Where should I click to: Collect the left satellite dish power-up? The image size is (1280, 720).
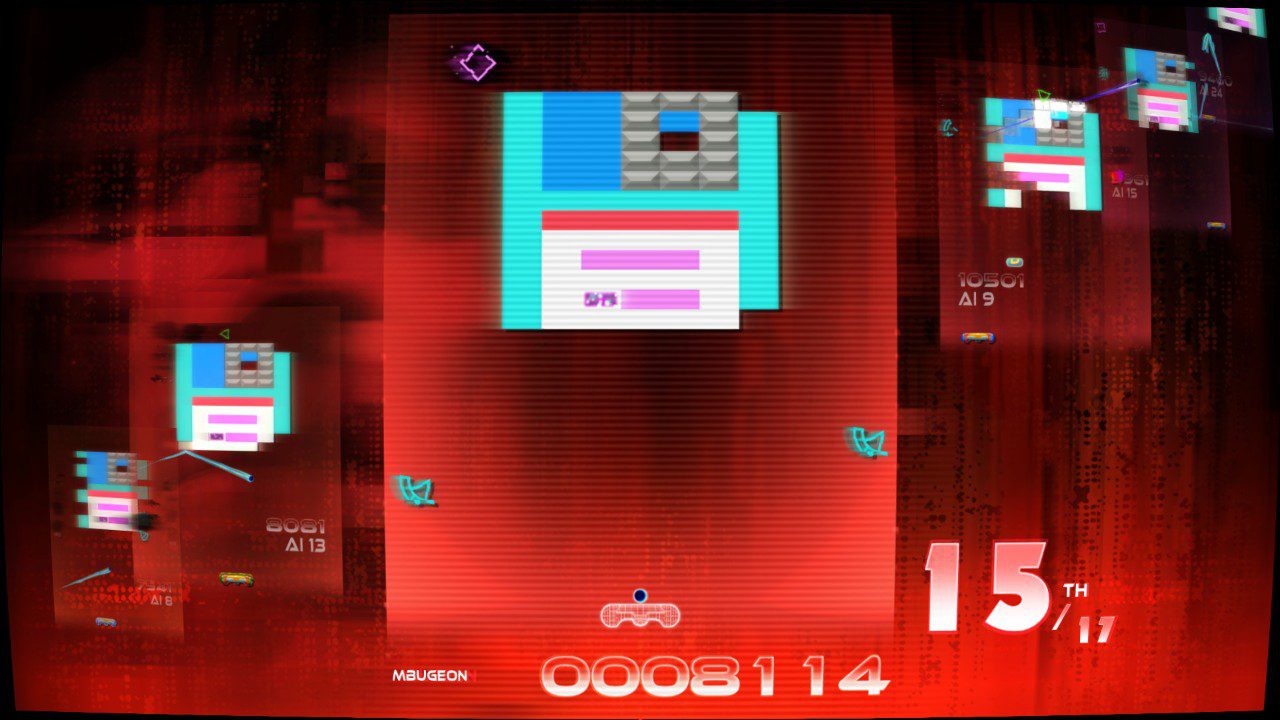click(x=415, y=488)
